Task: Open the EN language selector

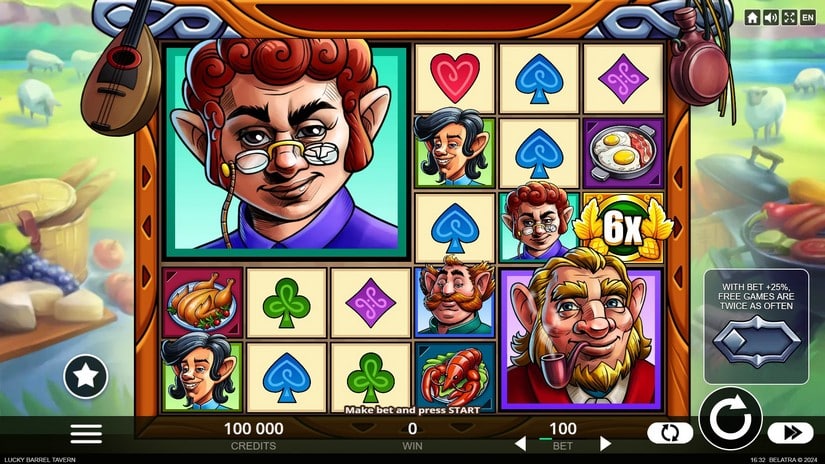Action: (x=808, y=17)
